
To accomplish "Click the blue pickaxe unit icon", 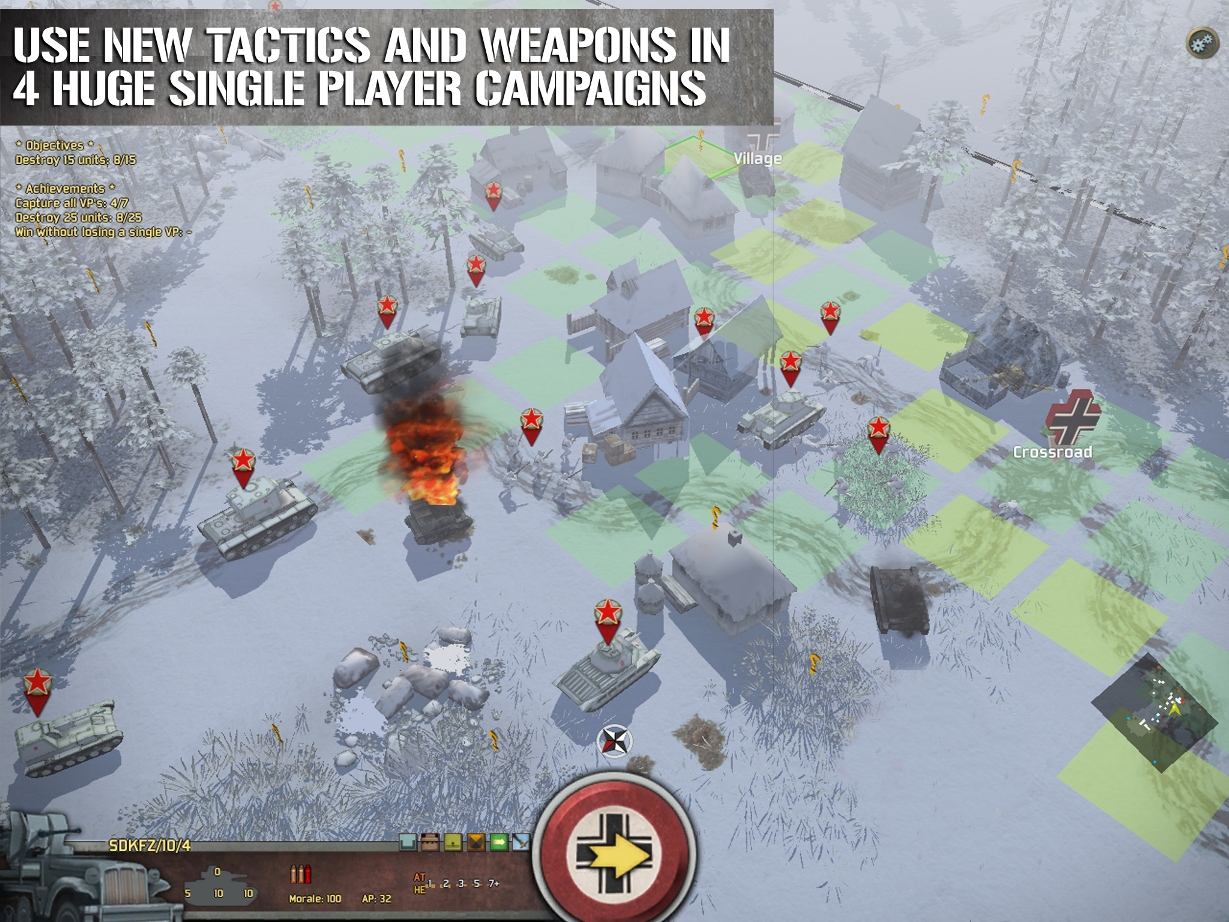I will tap(520, 842).
